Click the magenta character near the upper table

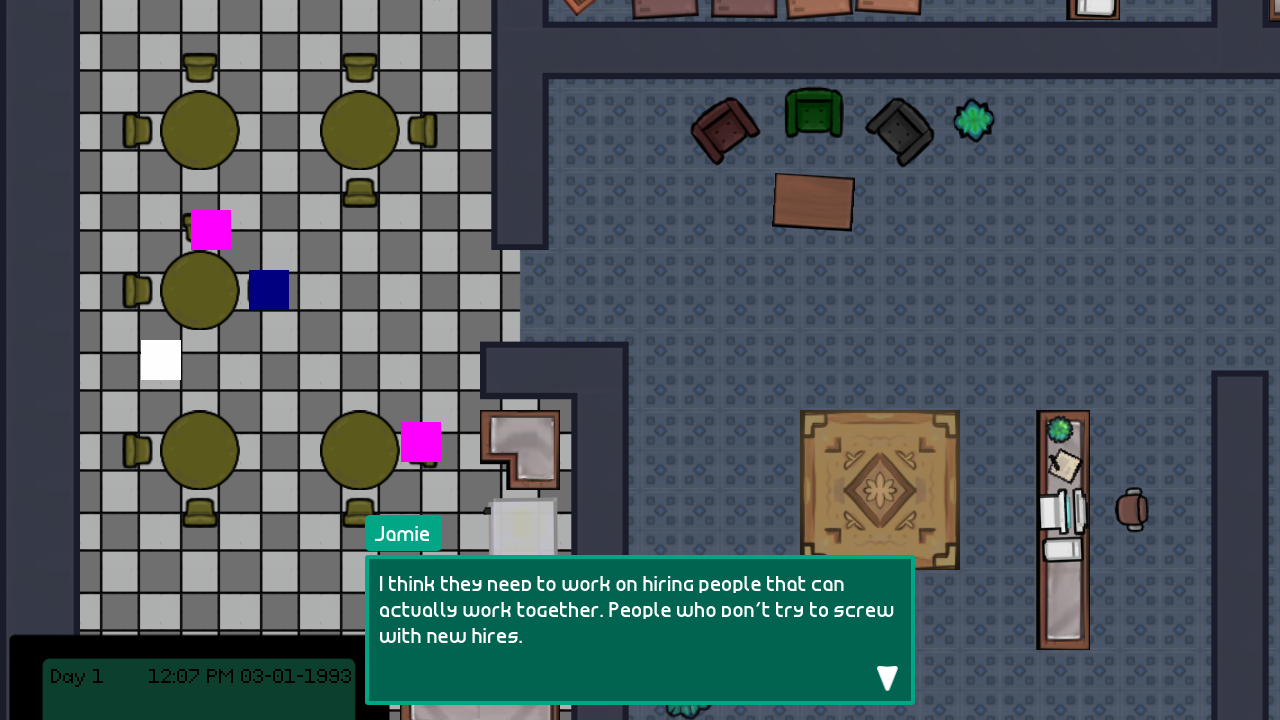pyautogui.click(x=210, y=229)
